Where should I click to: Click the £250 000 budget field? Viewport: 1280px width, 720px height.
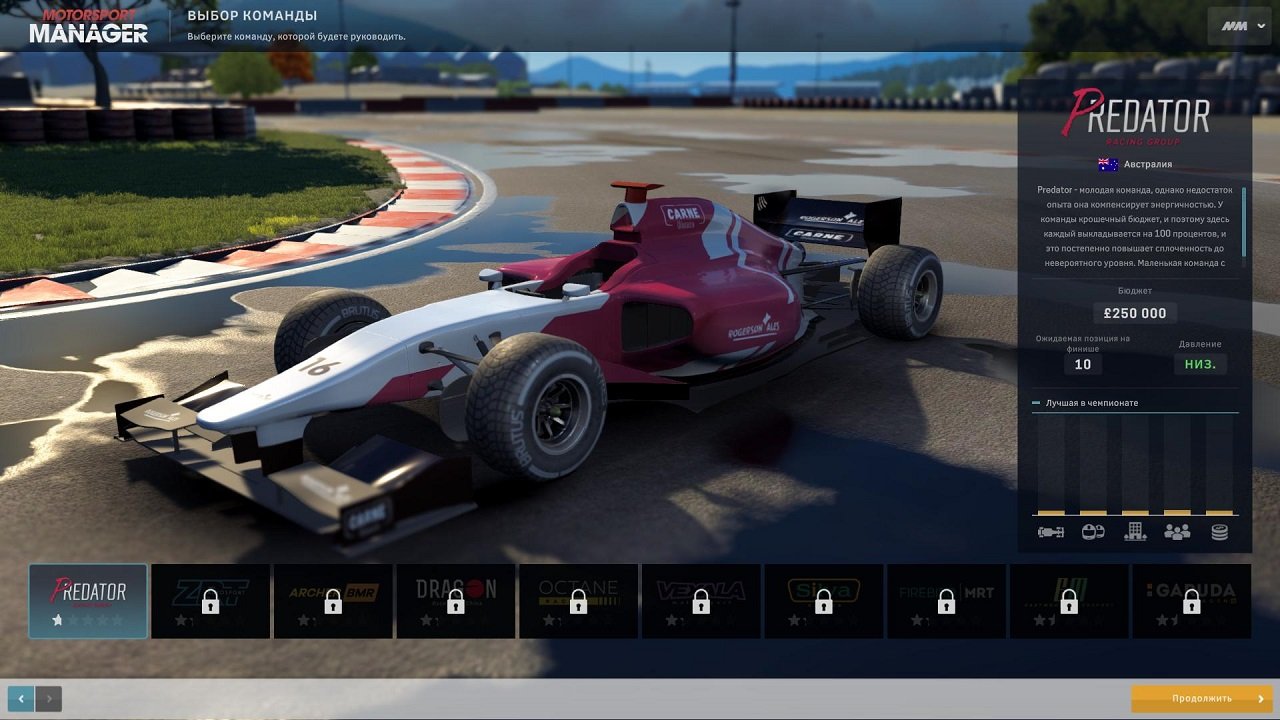(x=1135, y=313)
